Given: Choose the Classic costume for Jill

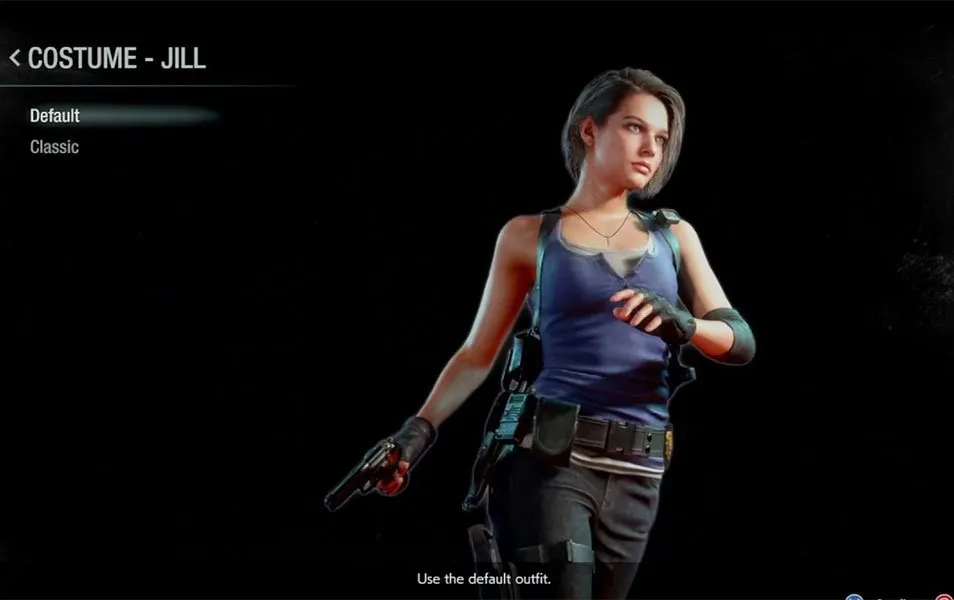Looking at the screenshot, I should pos(54,147).
